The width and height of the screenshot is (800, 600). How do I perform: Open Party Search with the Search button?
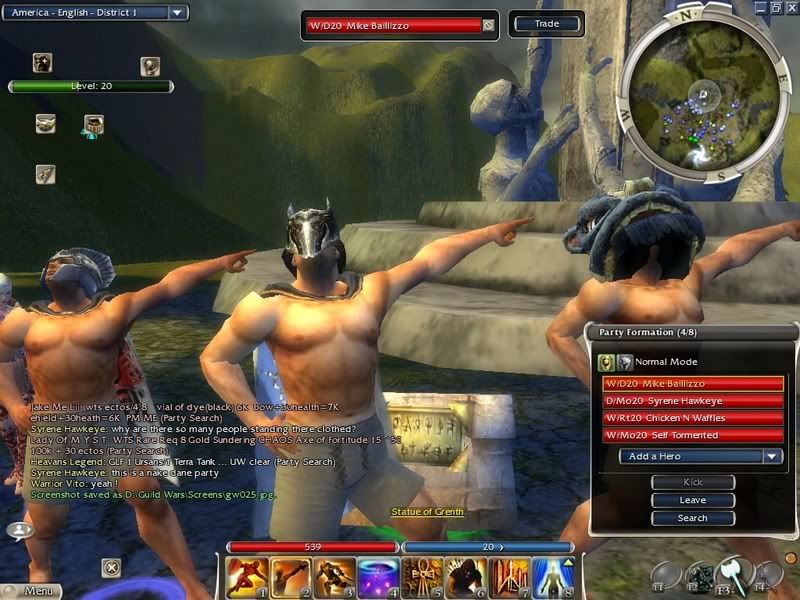pyautogui.click(x=692, y=518)
